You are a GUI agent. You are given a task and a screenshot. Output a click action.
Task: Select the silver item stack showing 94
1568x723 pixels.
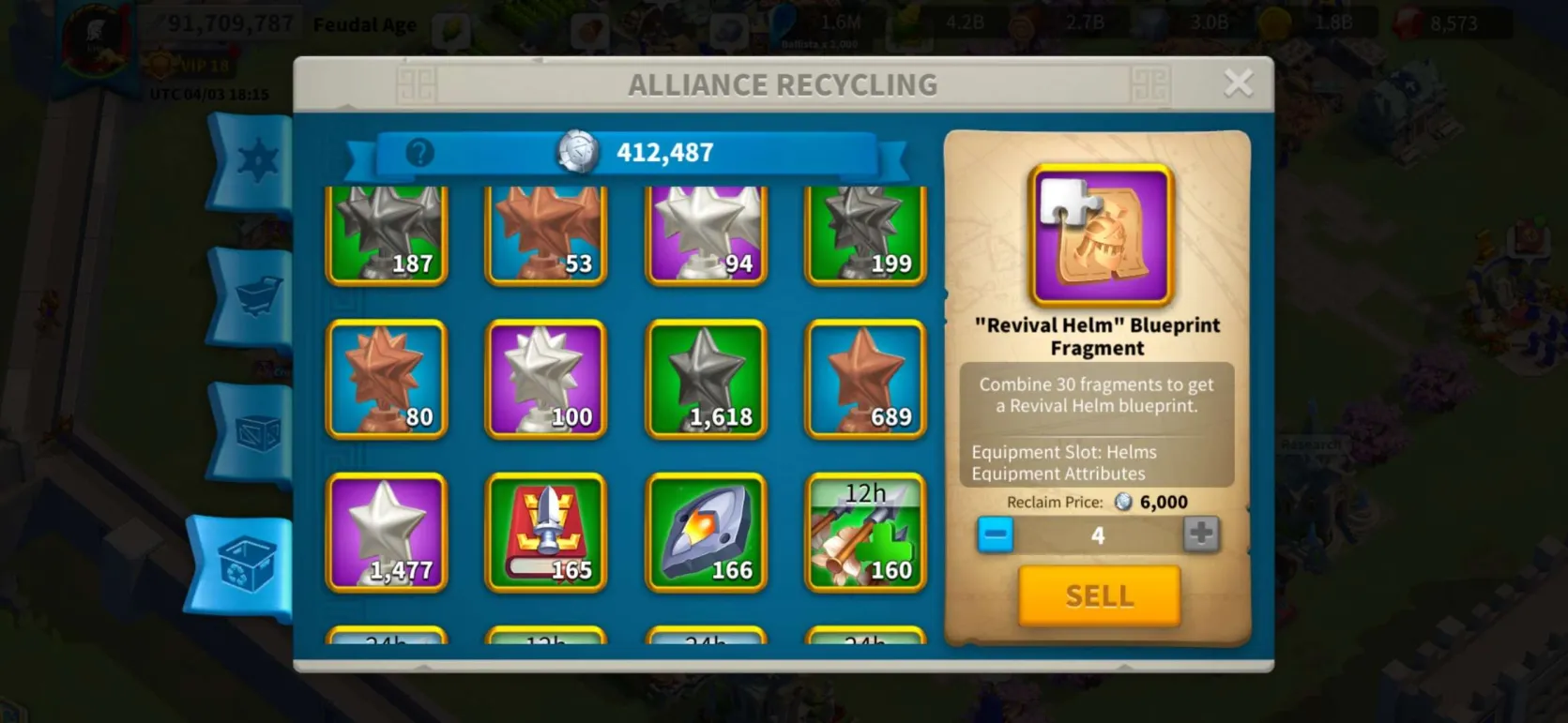click(x=706, y=234)
